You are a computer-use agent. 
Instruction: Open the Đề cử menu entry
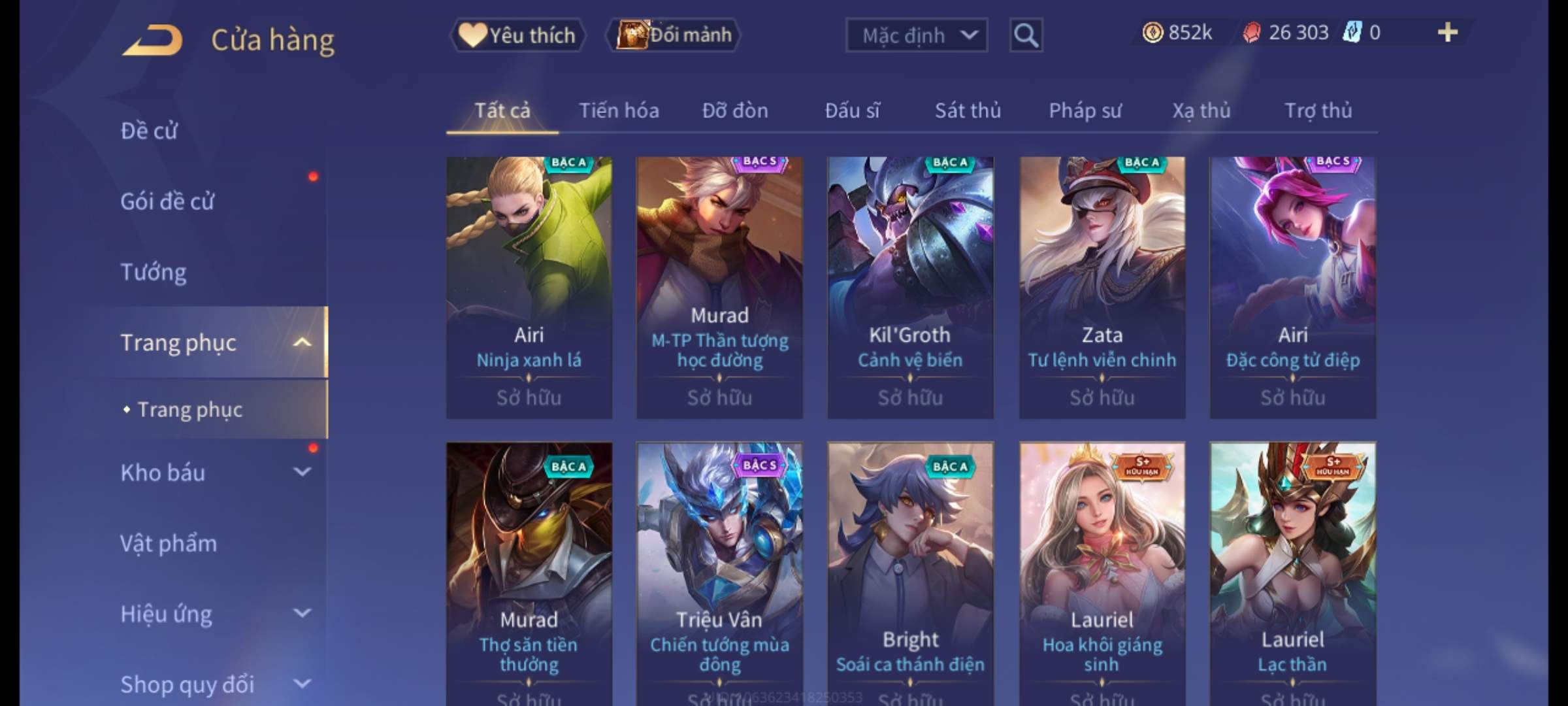coord(149,131)
